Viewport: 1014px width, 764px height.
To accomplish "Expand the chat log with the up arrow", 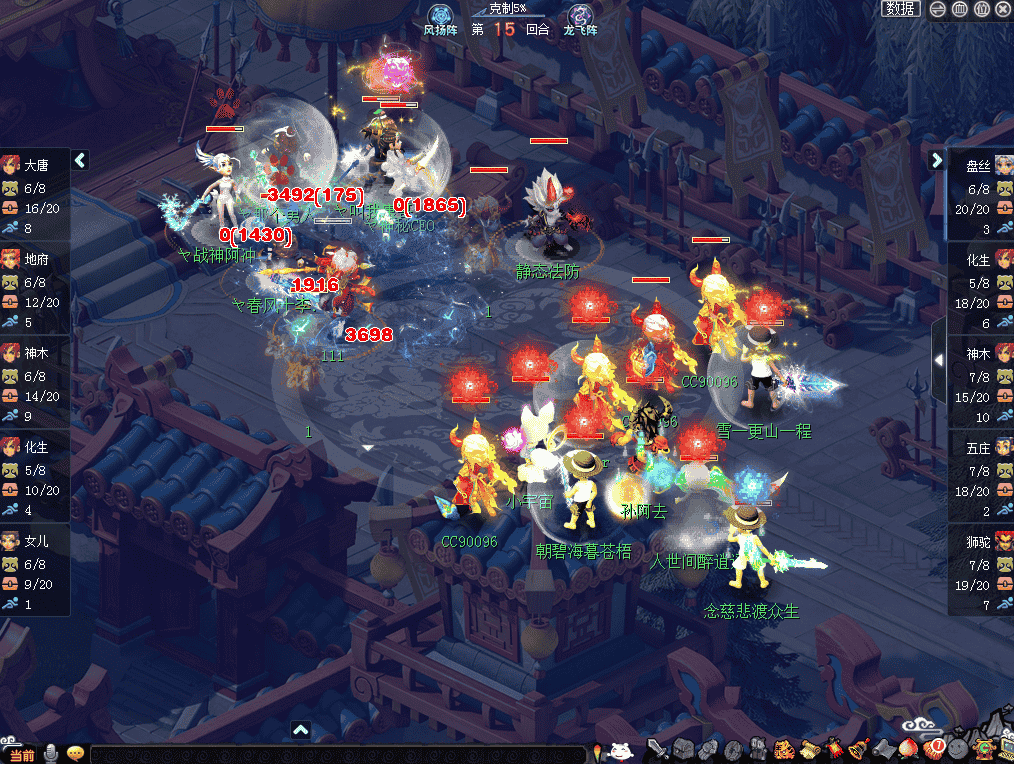I will (301, 729).
